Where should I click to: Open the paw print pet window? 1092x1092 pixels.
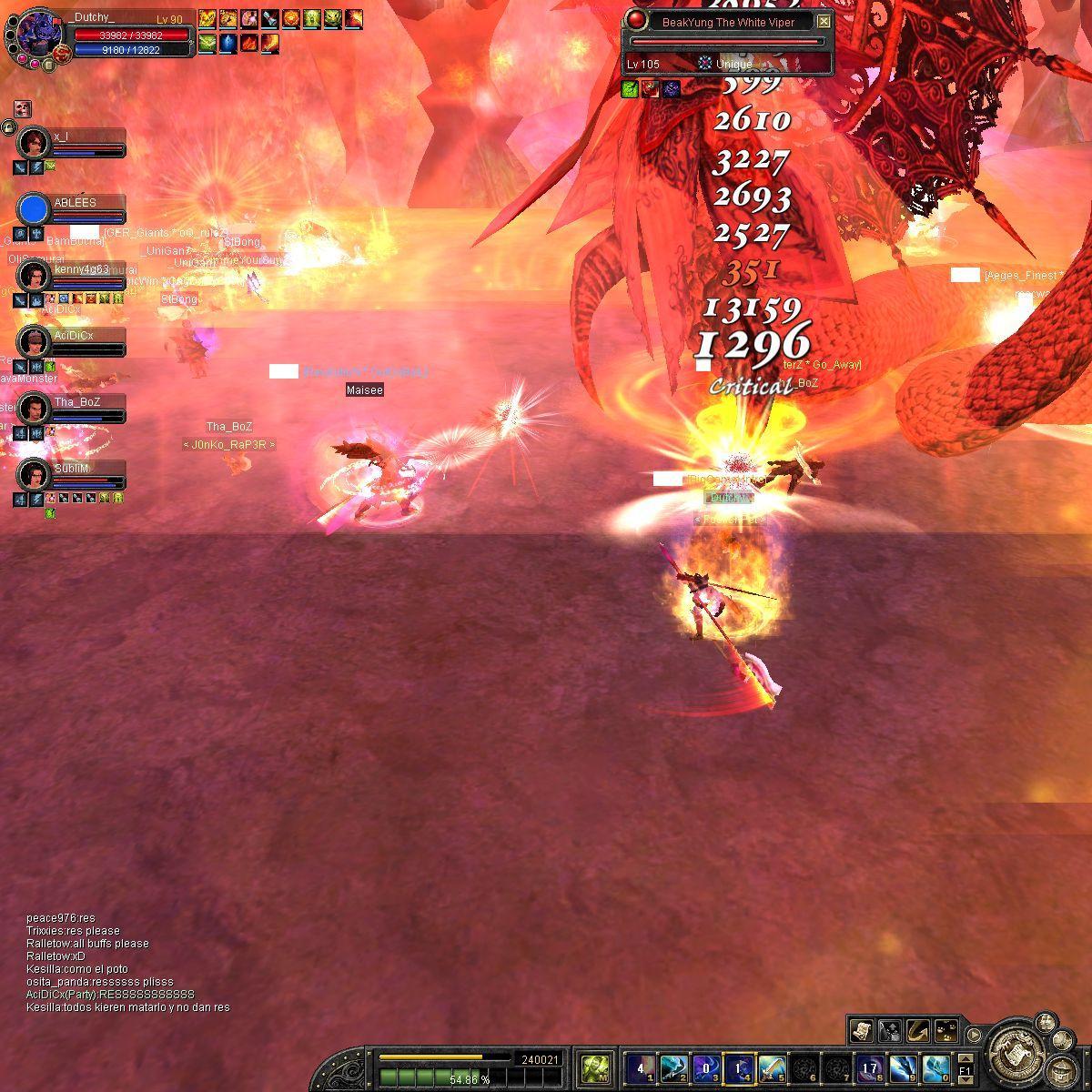pyautogui.click(x=946, y=1030)
